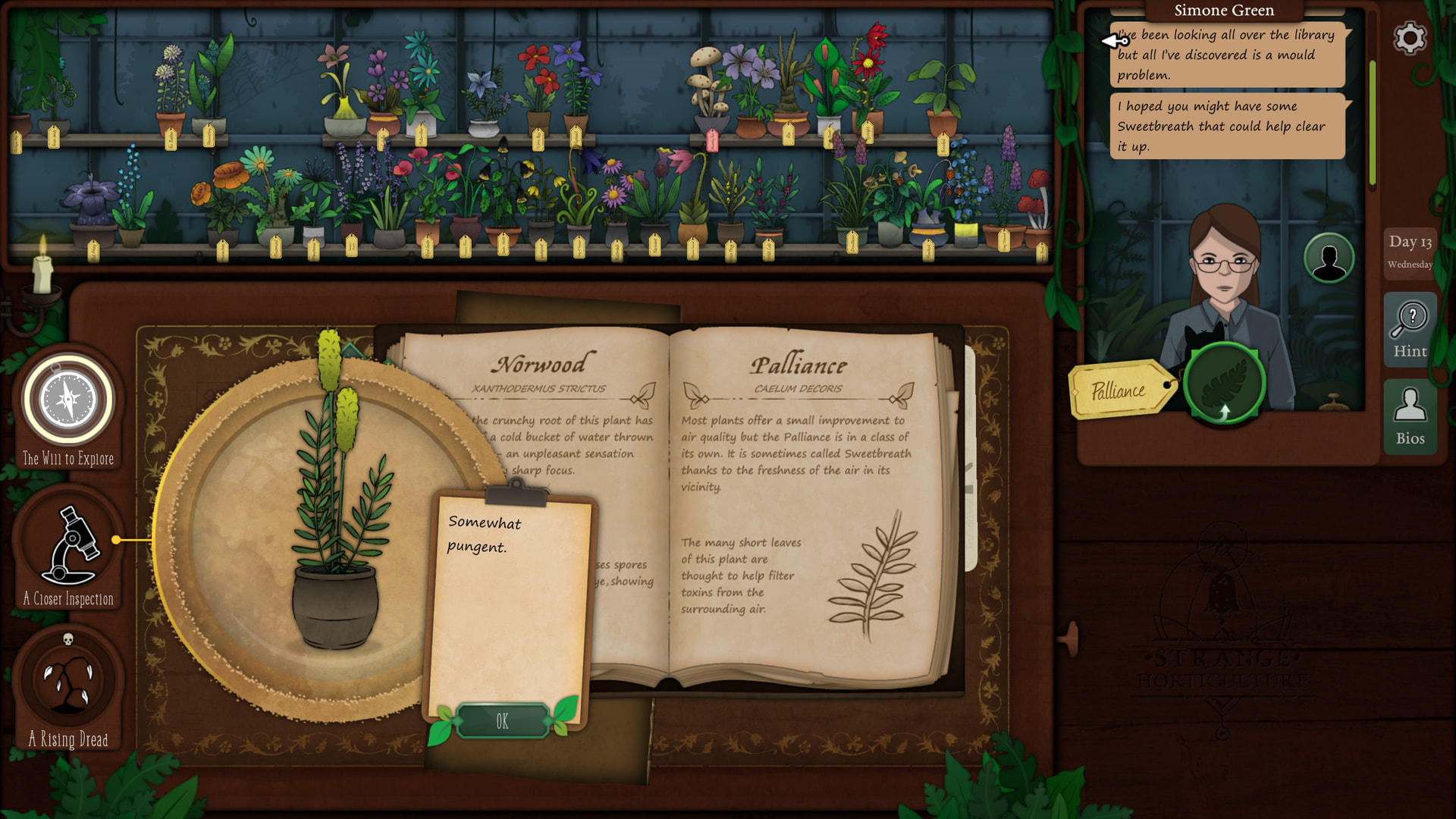
Task: Show Day 13 Wednesday calendar
Action: [x=1410, y=251]
